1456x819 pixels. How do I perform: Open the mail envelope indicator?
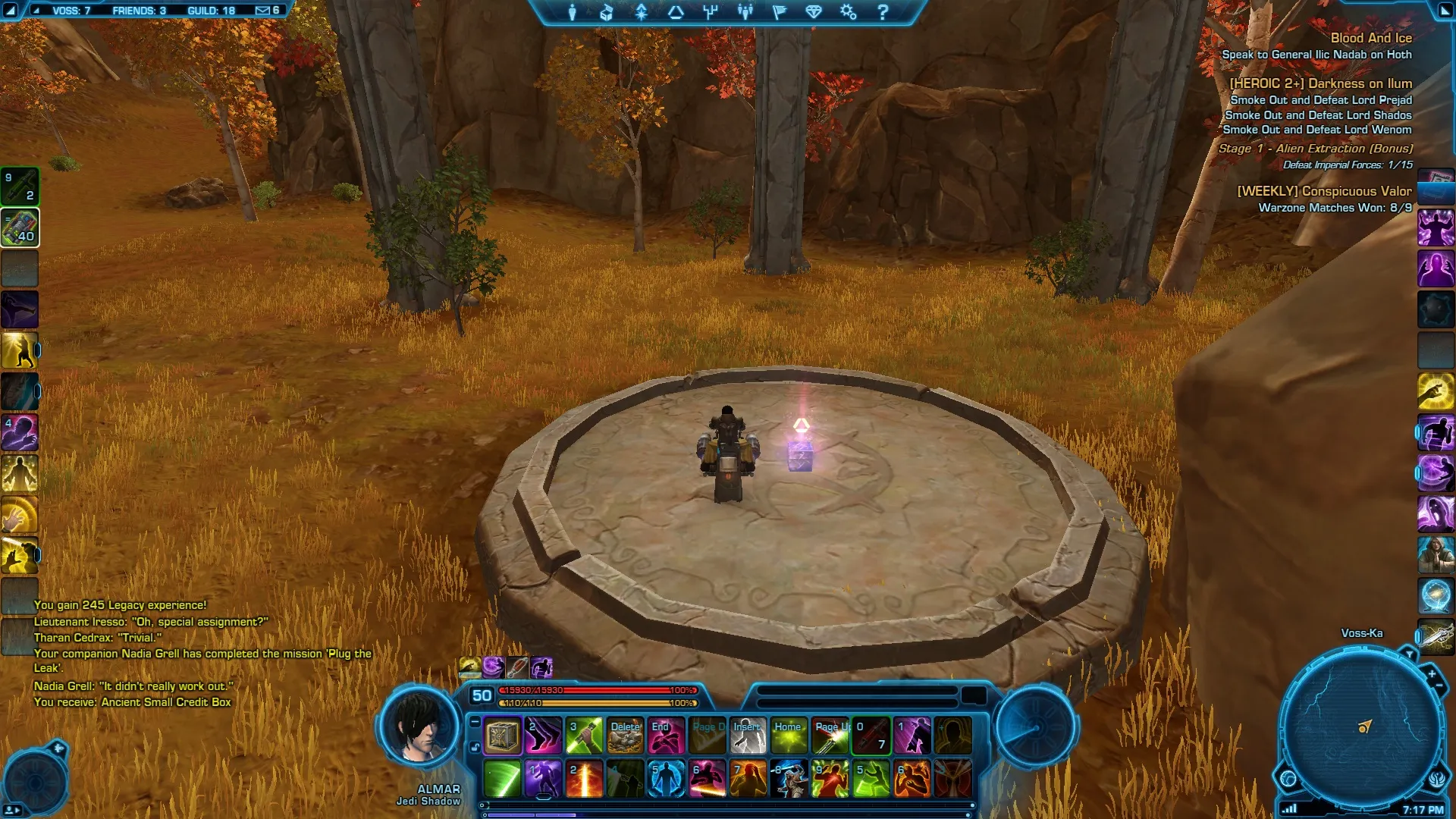(263, 11)
